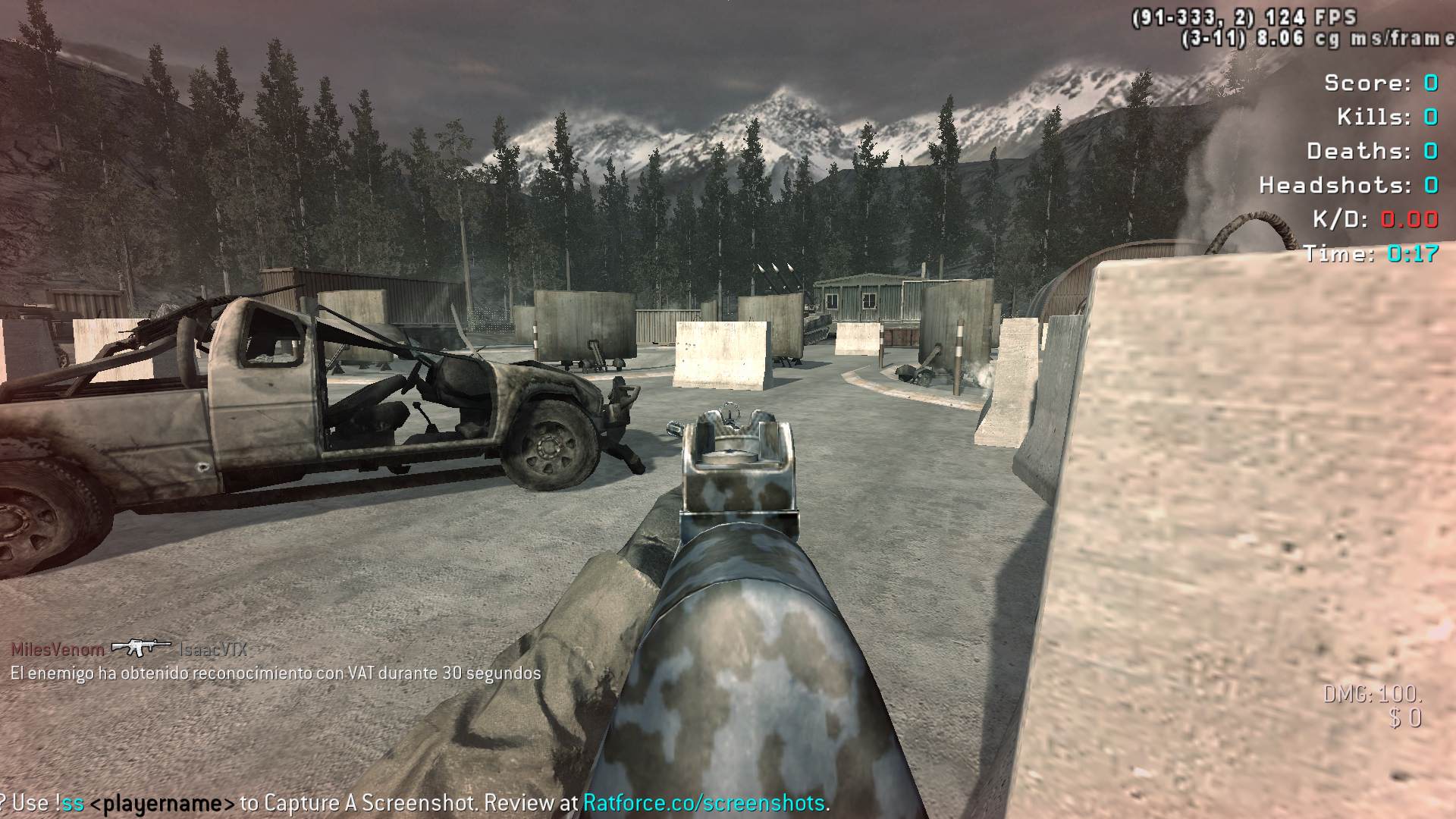Viewport: 1456px width, 819px height.
Task: Select MilesVenom's name in the killfeed
Action: tap(58, 649)
